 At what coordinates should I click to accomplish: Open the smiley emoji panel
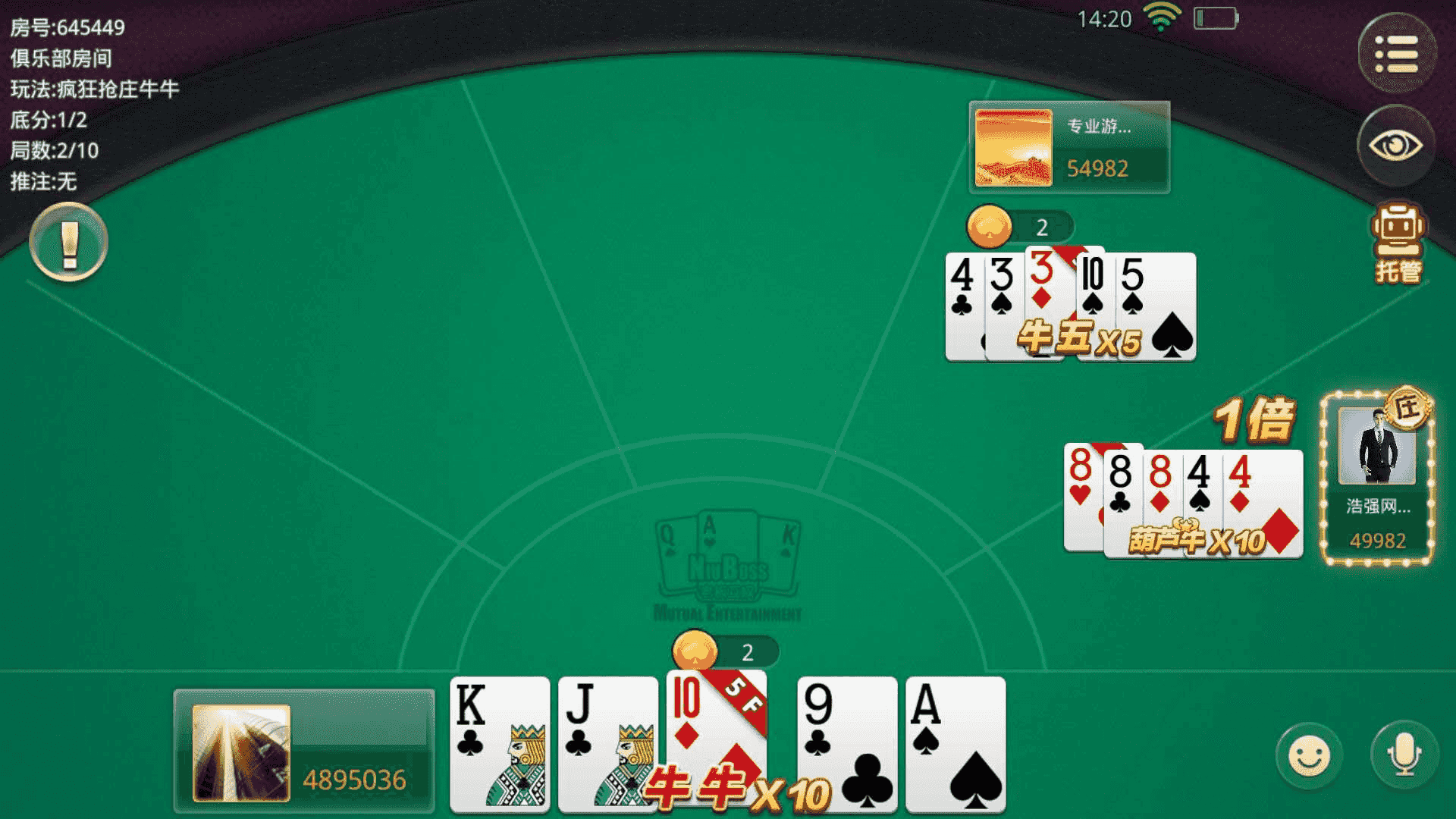1309,755
